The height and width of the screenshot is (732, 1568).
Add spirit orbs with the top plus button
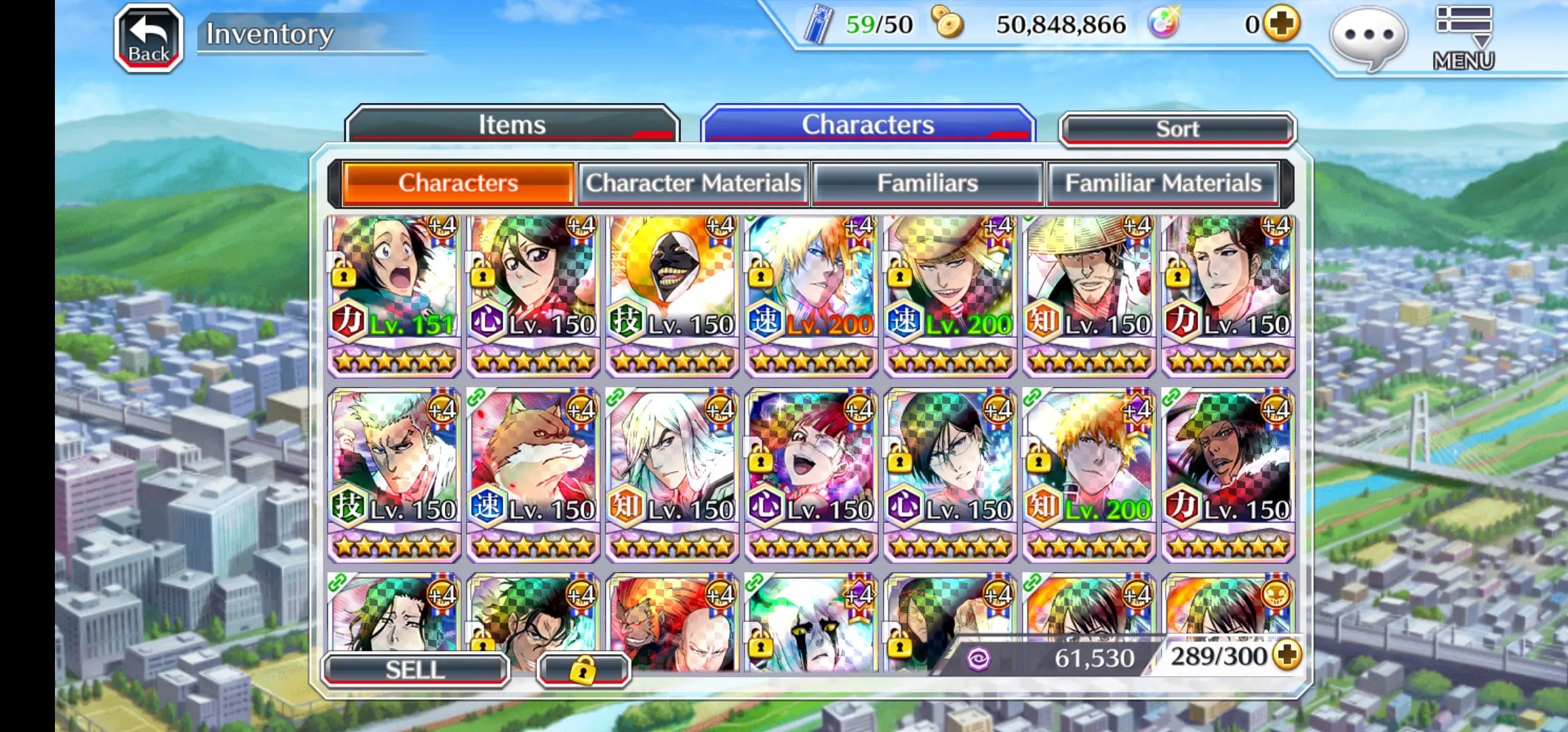pyautogui.click(x=1281, y=24)
